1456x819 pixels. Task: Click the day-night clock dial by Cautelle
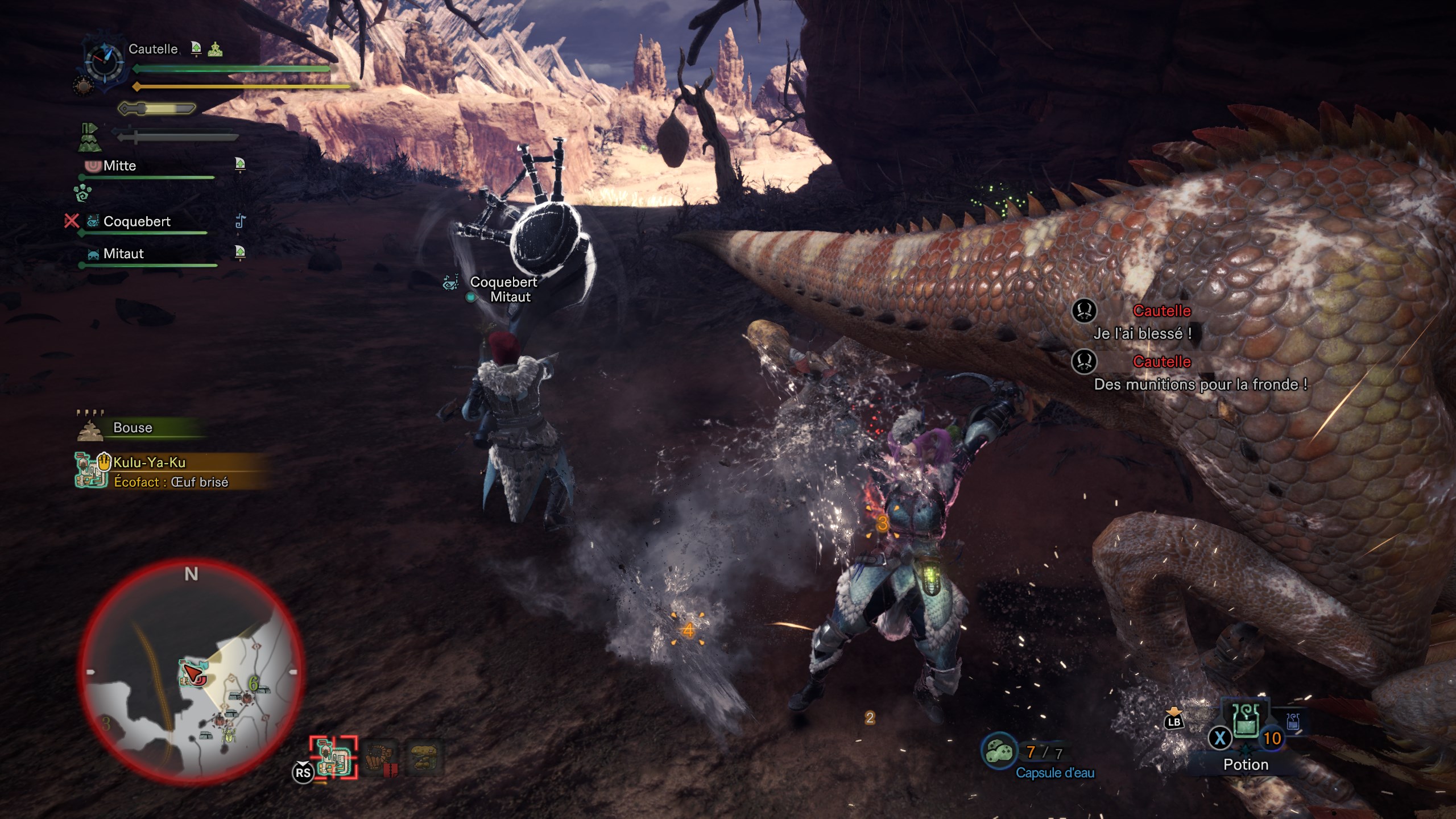pyautogui.click(x=104, y=61)
